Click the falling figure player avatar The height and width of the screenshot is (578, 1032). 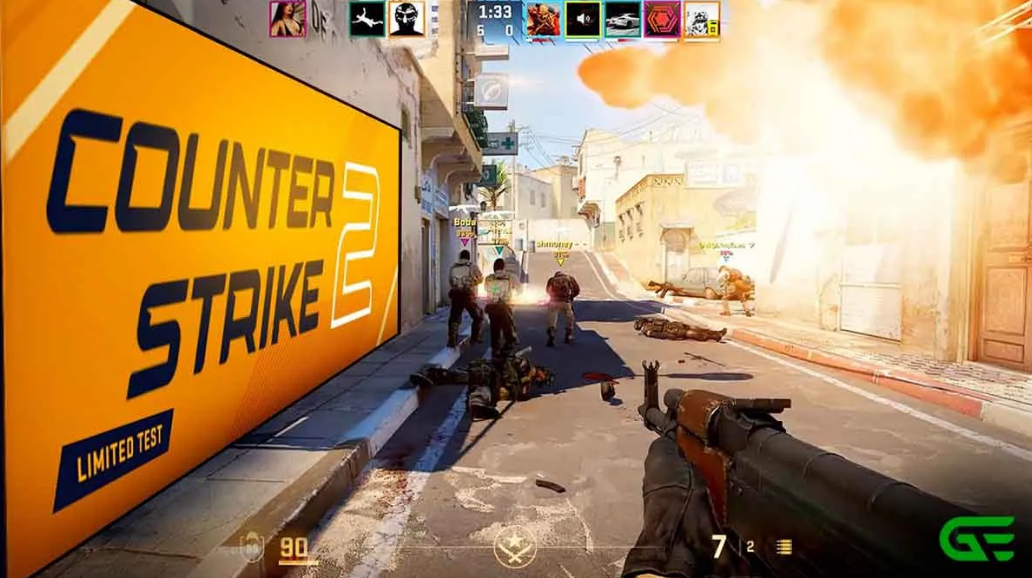[367, 19]
